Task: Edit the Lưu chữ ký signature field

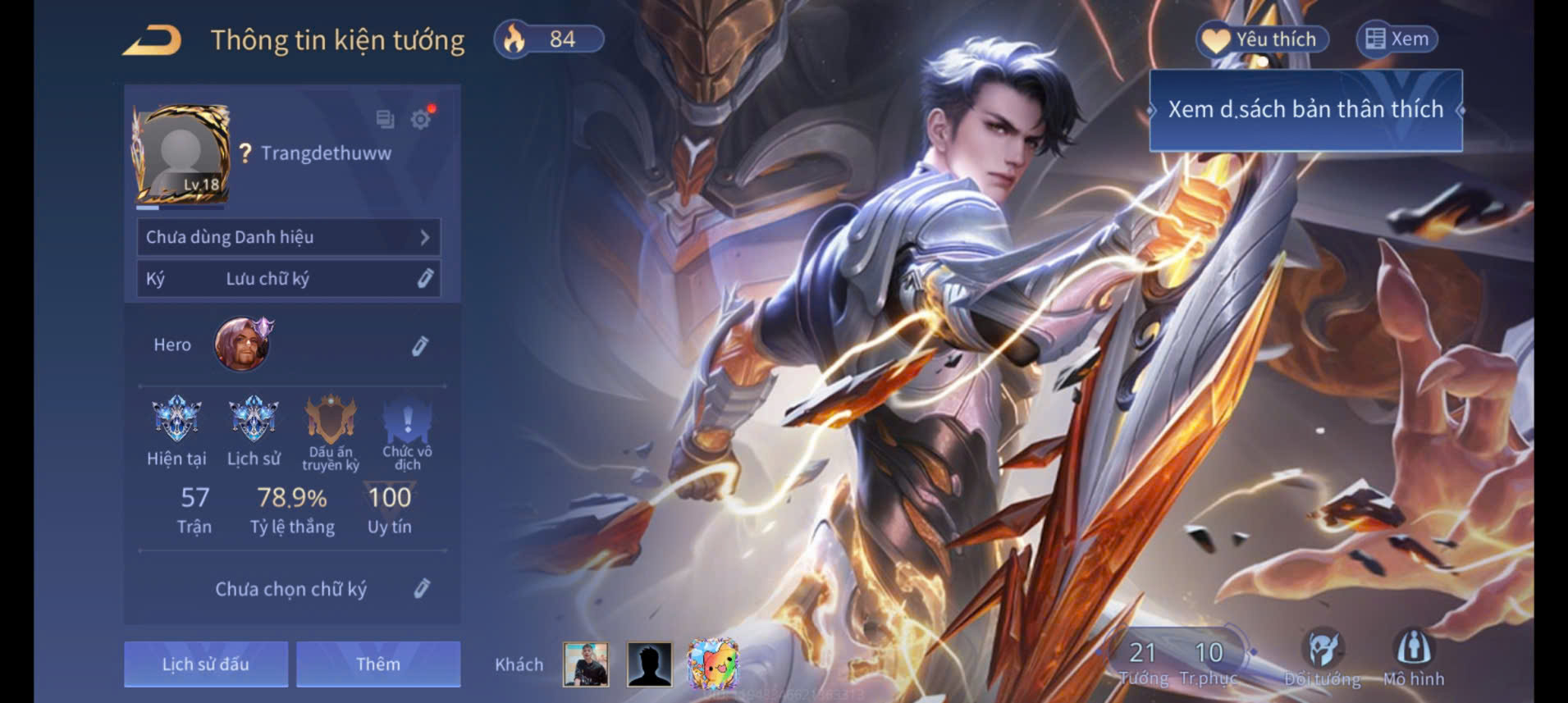Action: (424, 279)
